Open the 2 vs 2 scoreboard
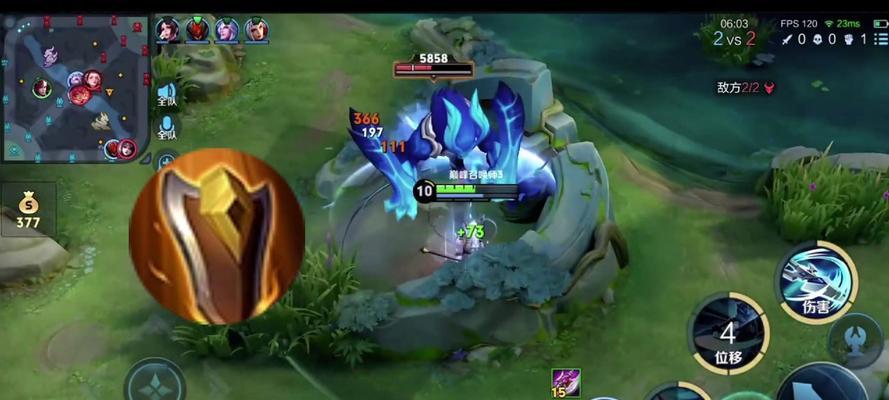 734,39
